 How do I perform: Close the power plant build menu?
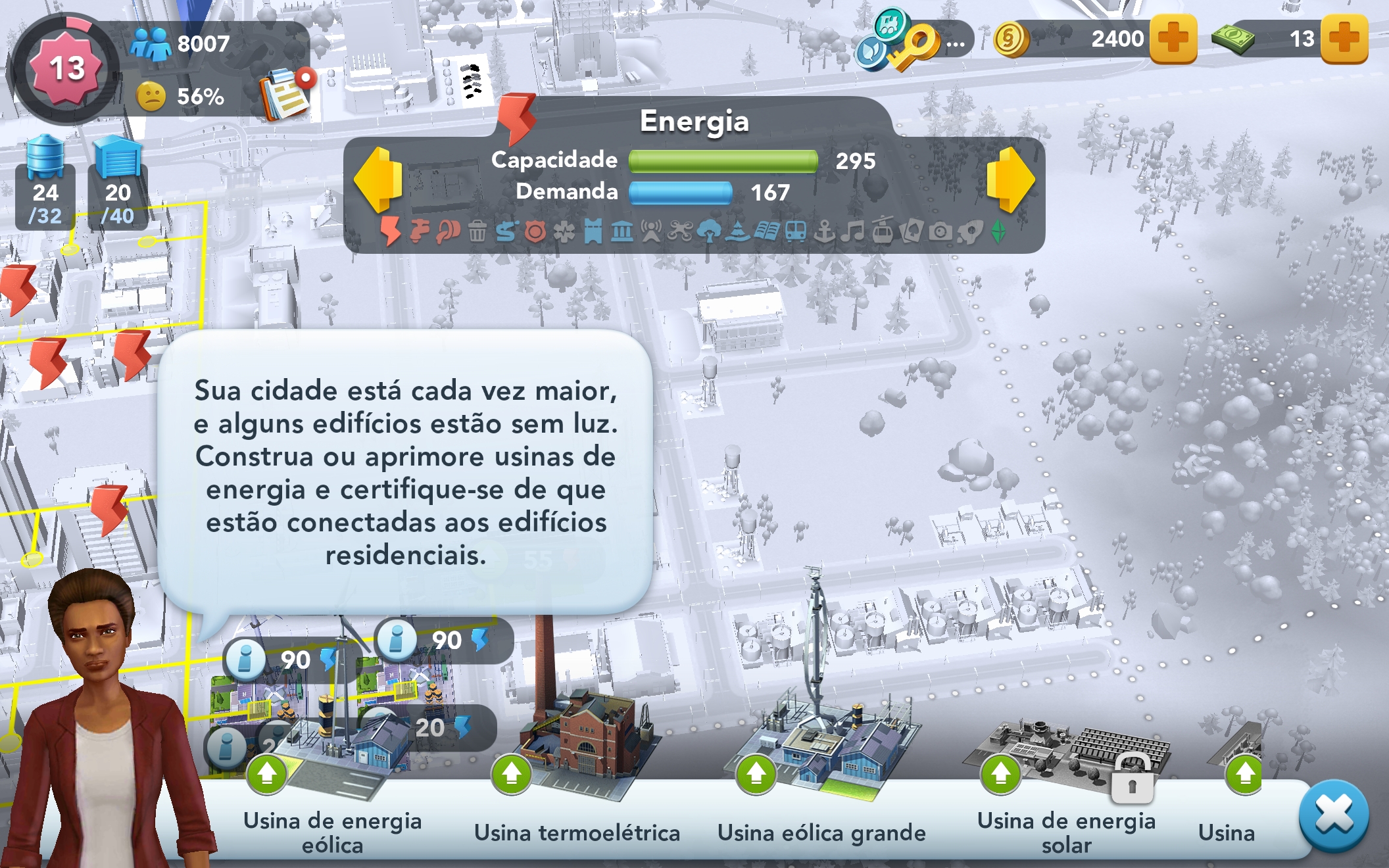point(1334,815)
